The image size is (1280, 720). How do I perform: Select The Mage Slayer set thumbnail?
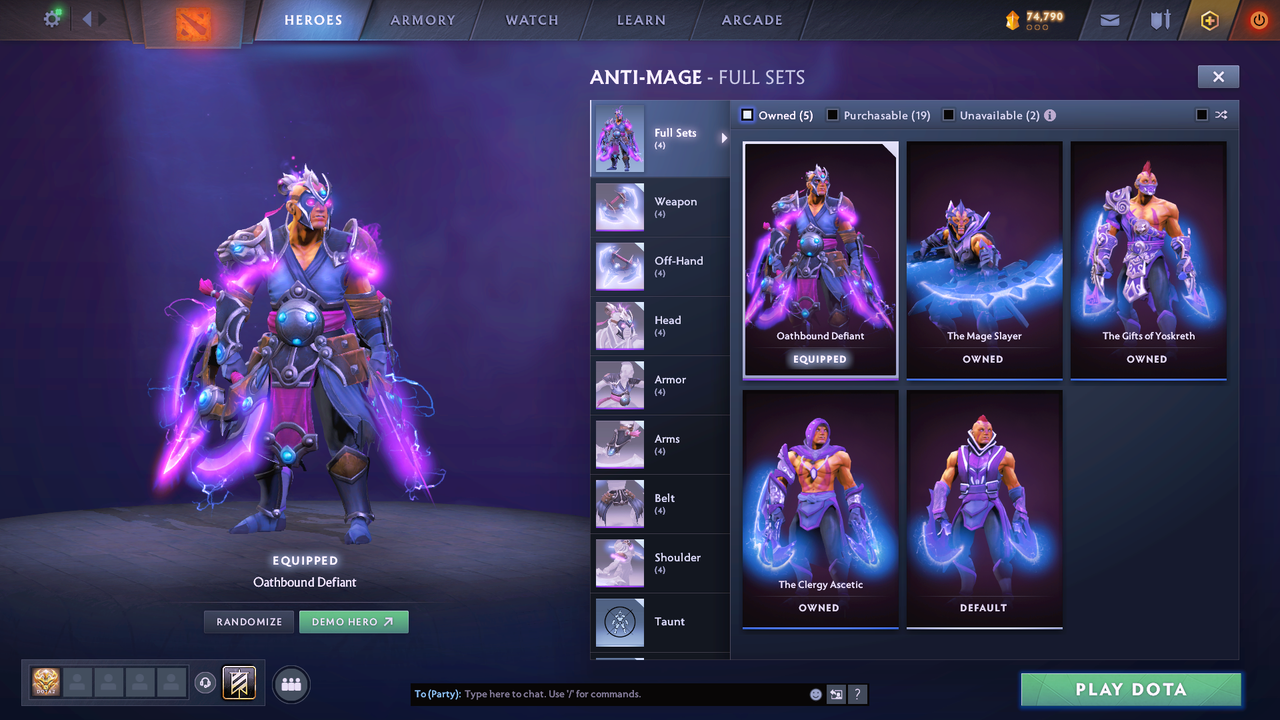point(984,258)
